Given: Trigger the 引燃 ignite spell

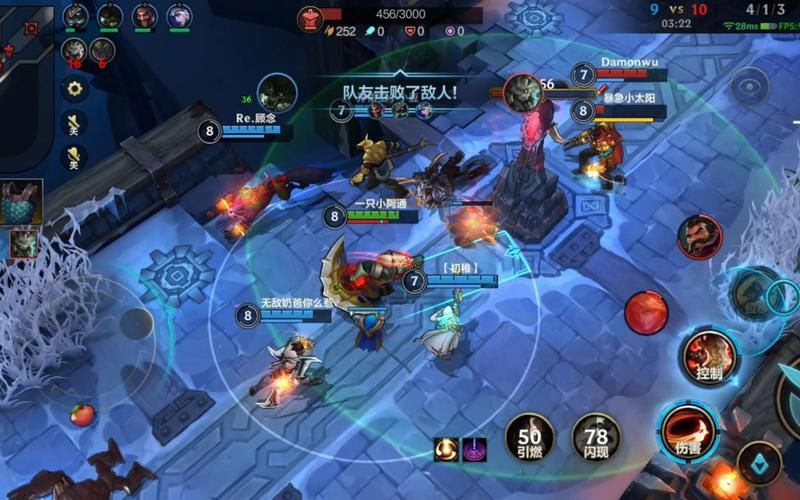Looking at the screenshot, I should pos(529,438).
